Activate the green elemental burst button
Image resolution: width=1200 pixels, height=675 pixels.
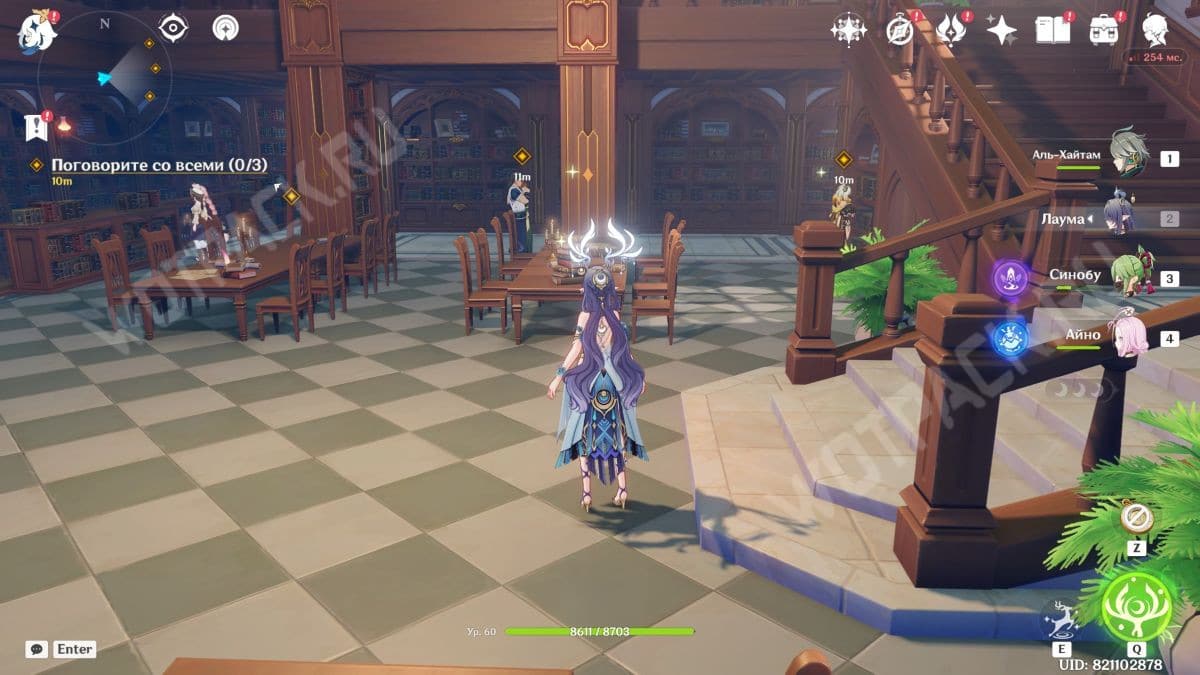1137,607
